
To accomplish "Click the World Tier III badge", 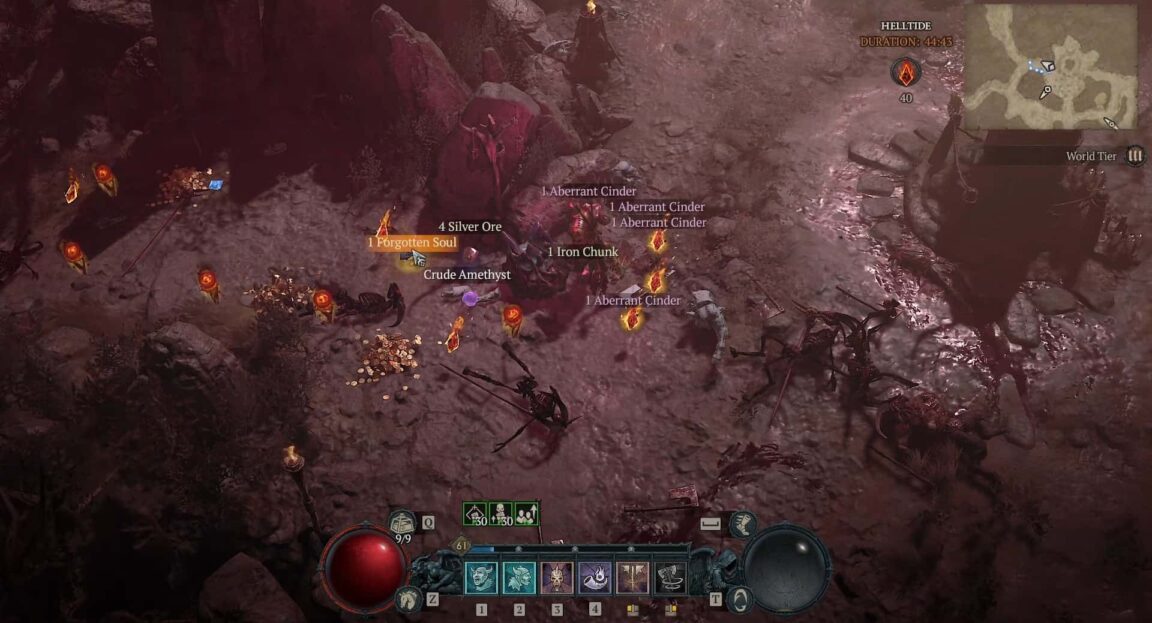I will (x=1135, y=156).
